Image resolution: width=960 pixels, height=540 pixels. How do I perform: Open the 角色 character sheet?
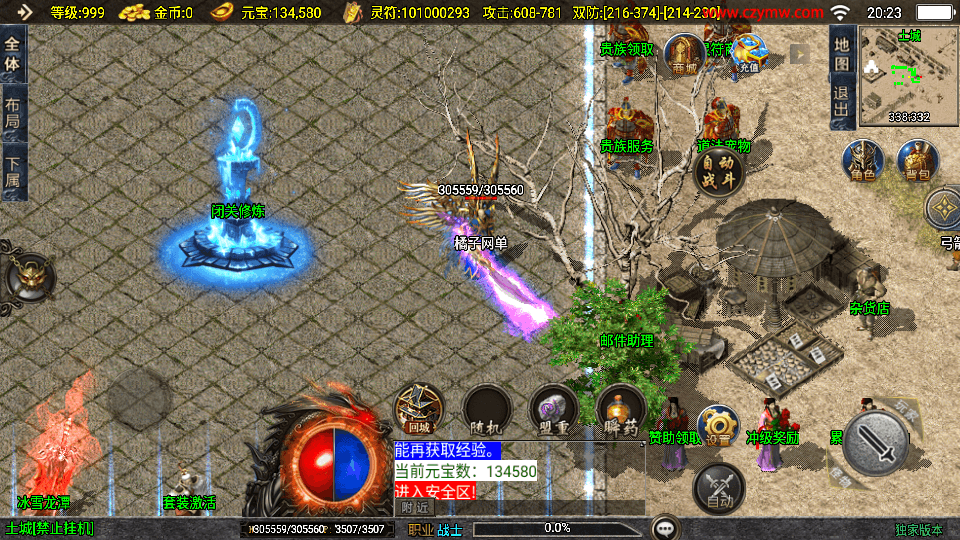point(862,161)
